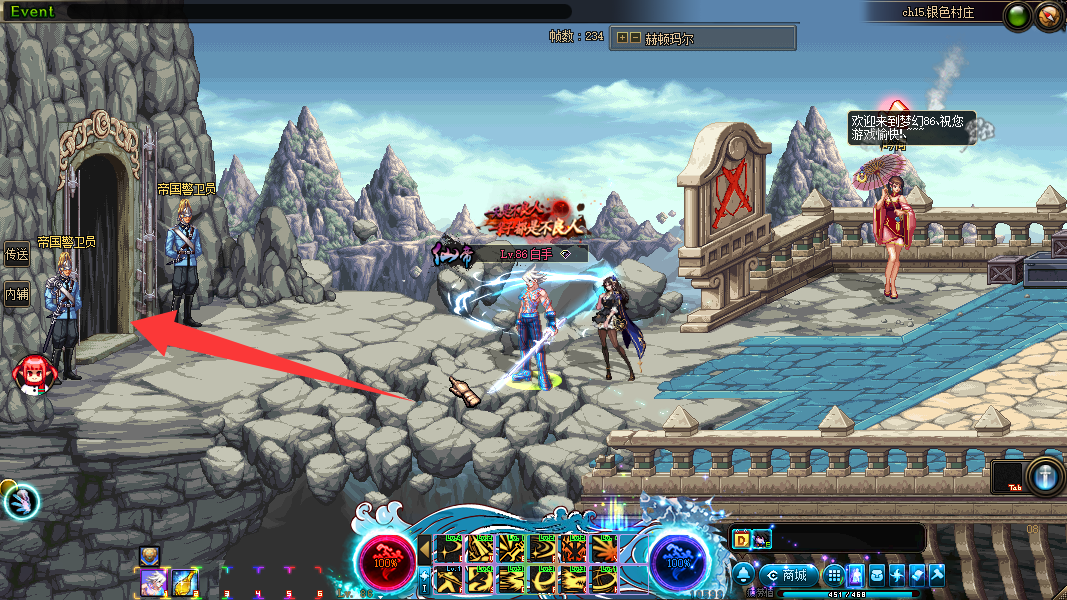Click the round glowing hand icon

pyautogui.click(x=21, y=501)
